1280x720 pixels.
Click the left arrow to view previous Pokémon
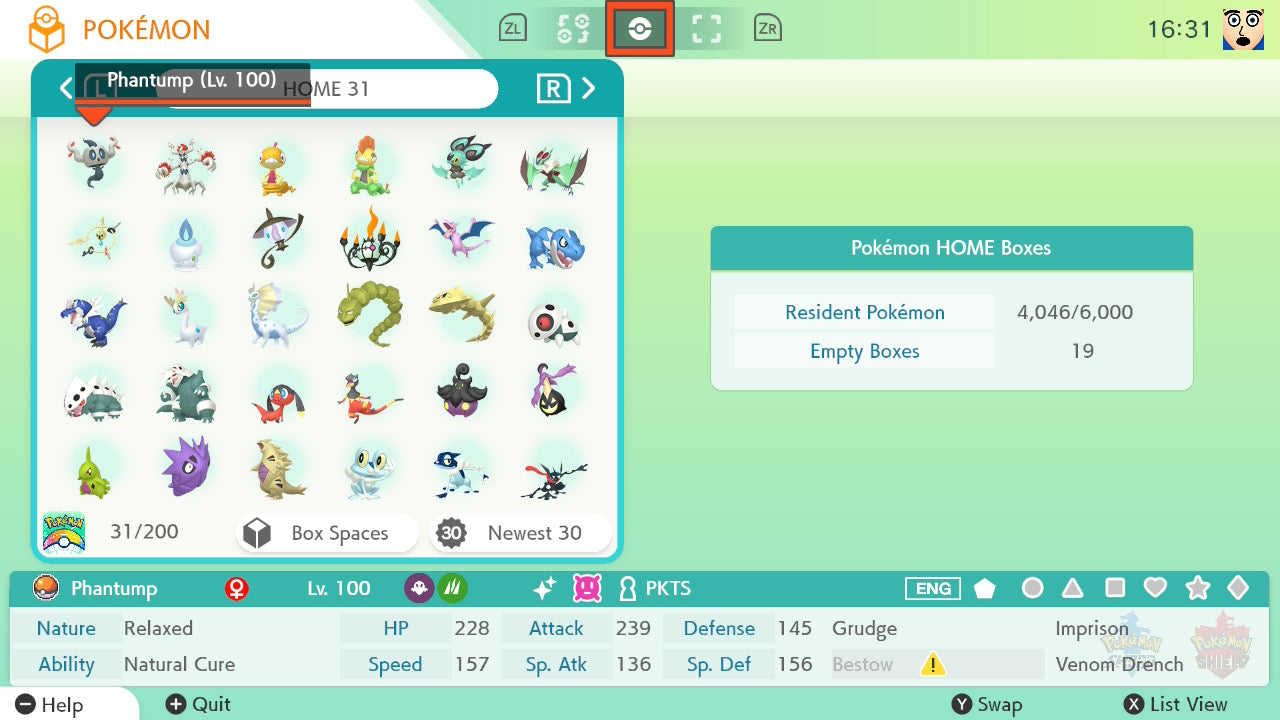pyautogui.click(x=66, y=88)
